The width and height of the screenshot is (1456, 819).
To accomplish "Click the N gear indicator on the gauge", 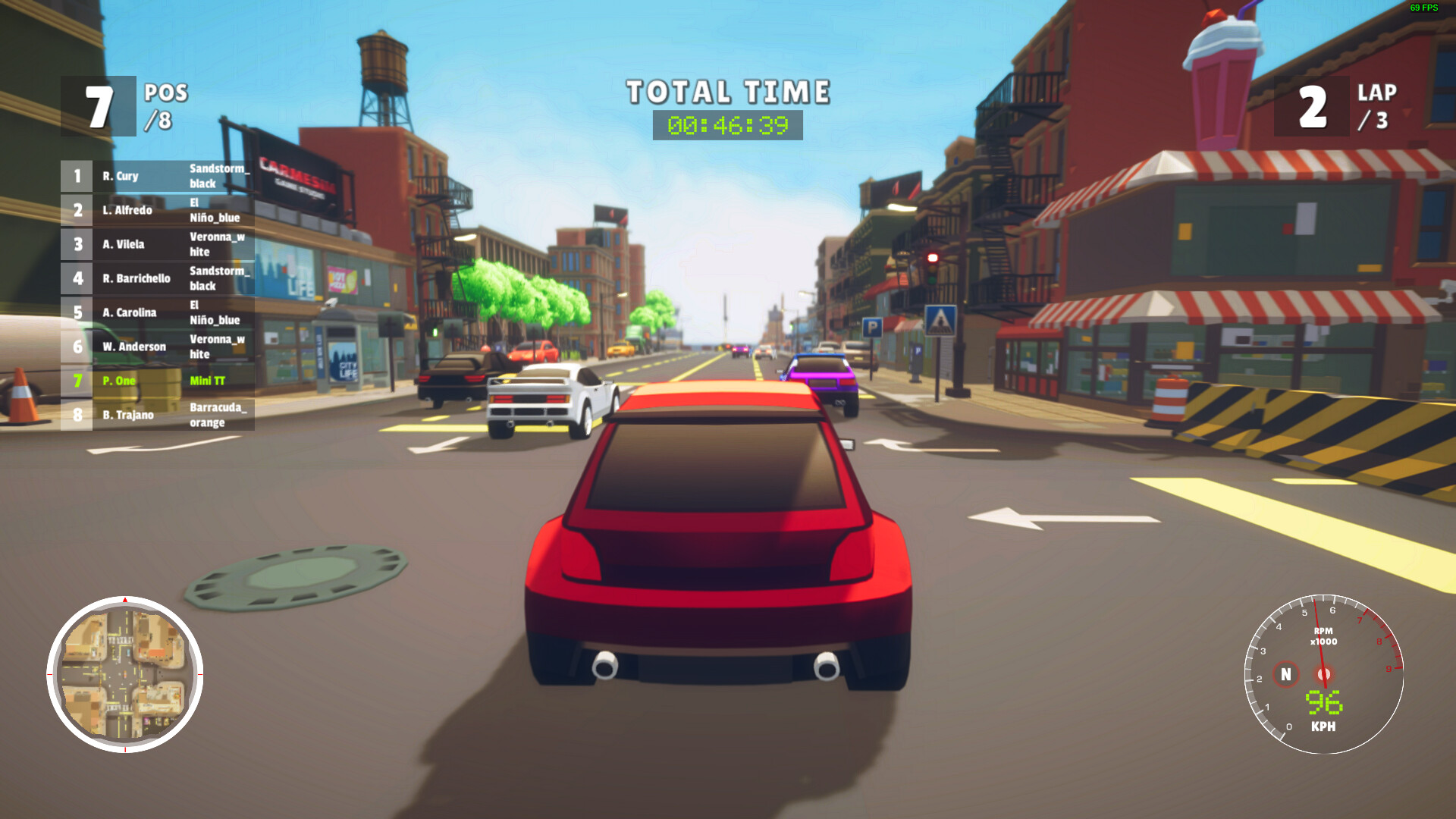I will point(1285,673).
